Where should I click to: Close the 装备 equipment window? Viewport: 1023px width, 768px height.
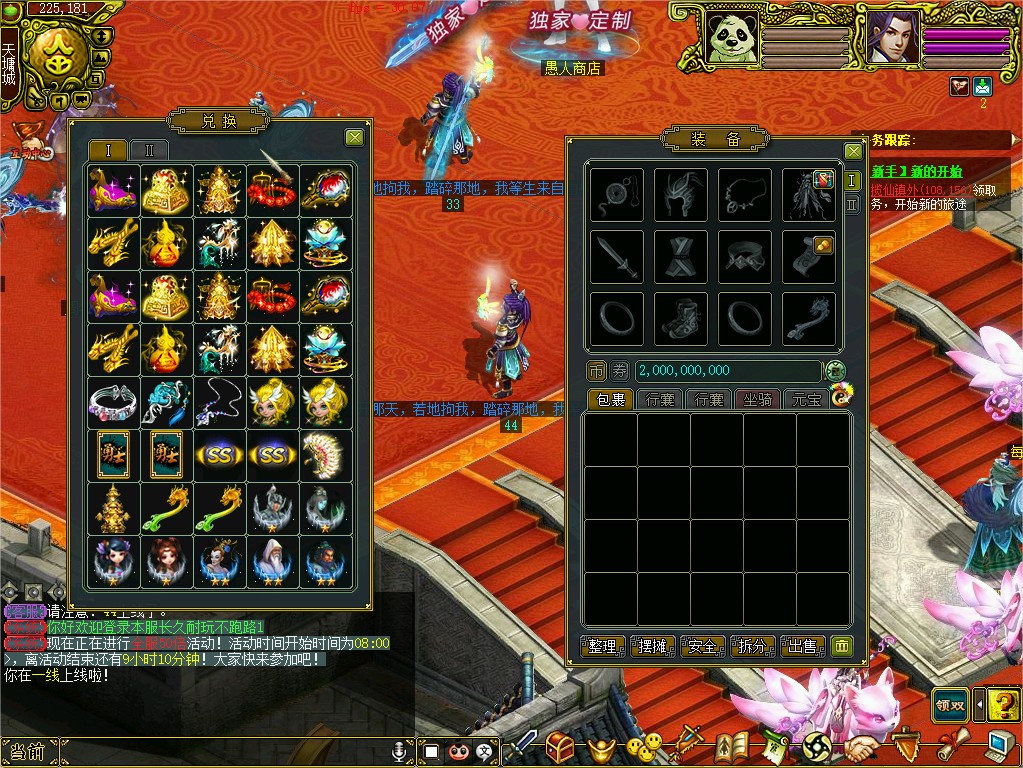point(853,151)
